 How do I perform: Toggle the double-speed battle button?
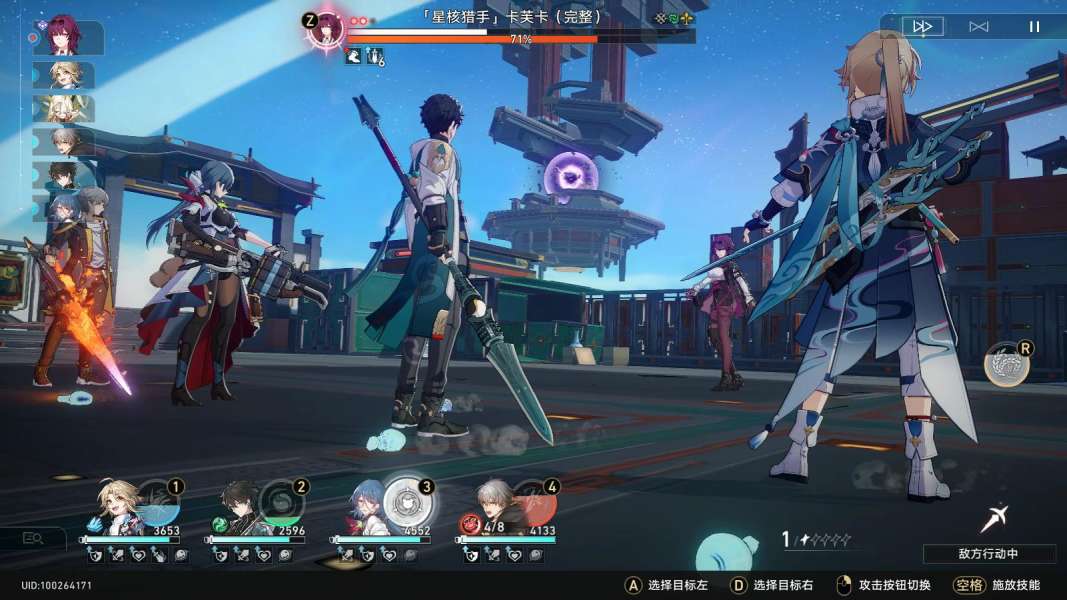(x=925, y=27)
